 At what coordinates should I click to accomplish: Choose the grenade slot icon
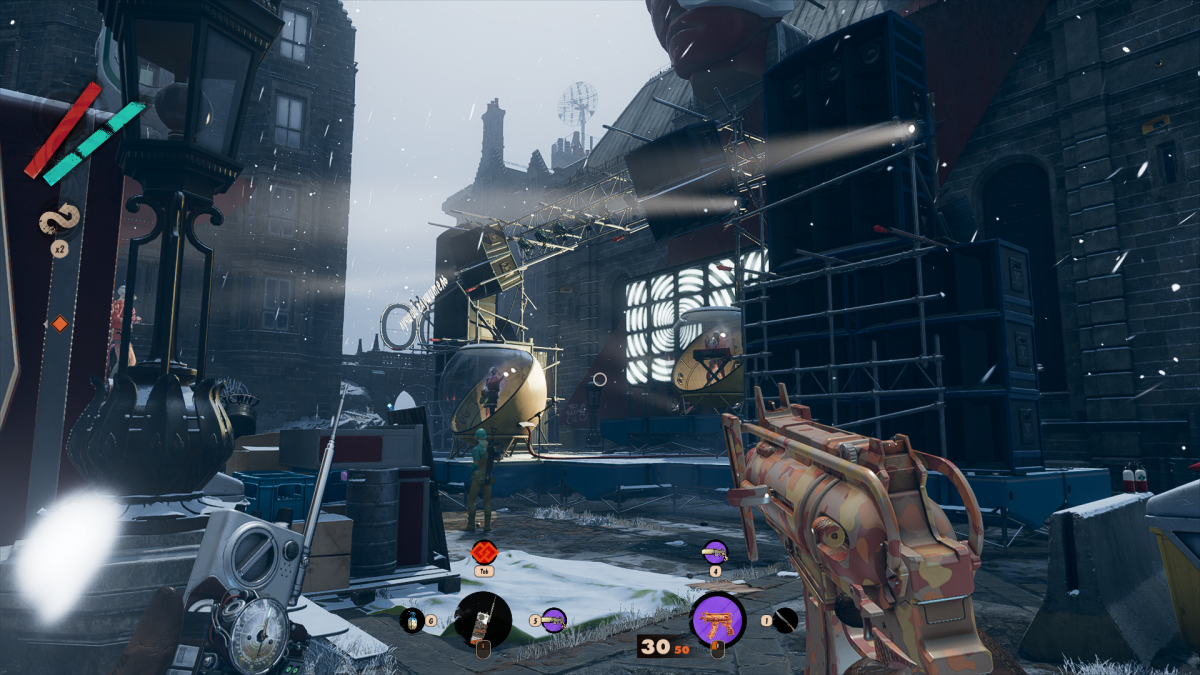[x=412, y=621]
